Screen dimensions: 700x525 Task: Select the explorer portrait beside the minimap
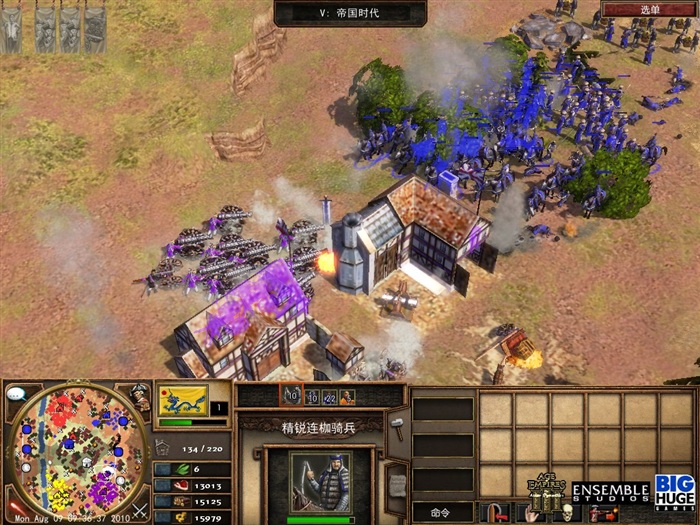point(141,397)
